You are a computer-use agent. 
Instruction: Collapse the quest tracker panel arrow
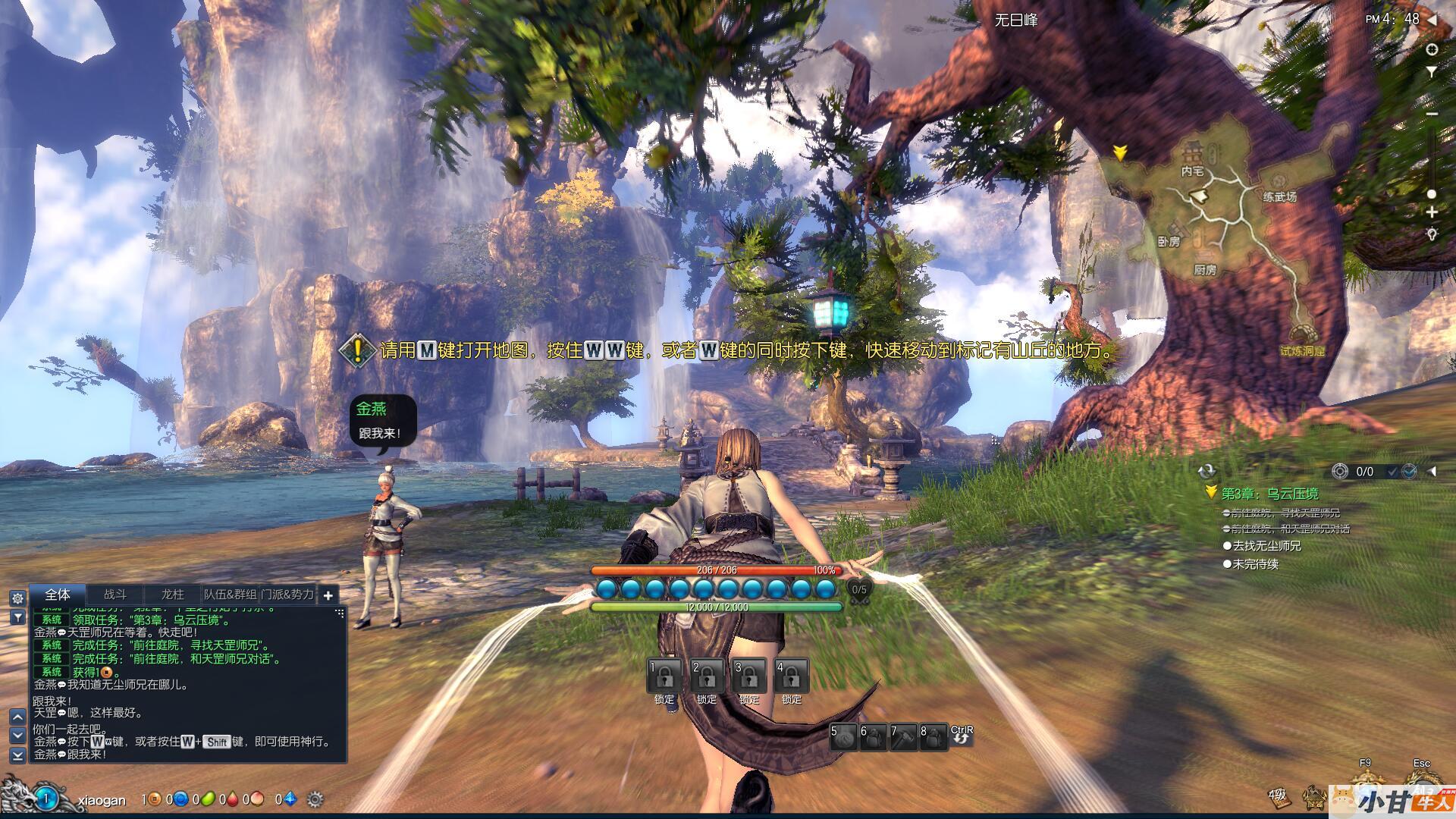(1432, 472)
